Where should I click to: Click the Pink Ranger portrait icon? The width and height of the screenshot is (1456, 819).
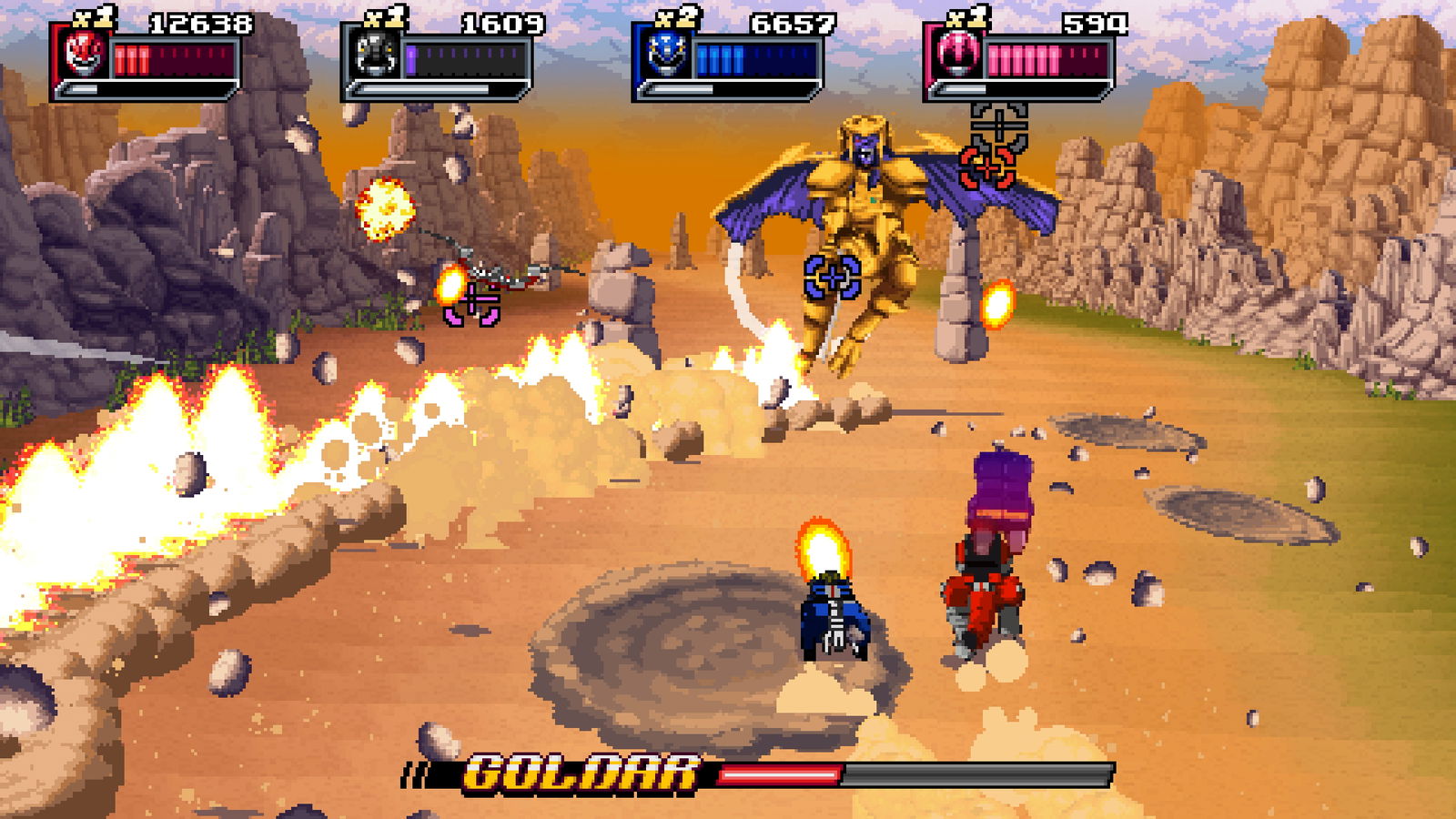click(x=958, y=56)
